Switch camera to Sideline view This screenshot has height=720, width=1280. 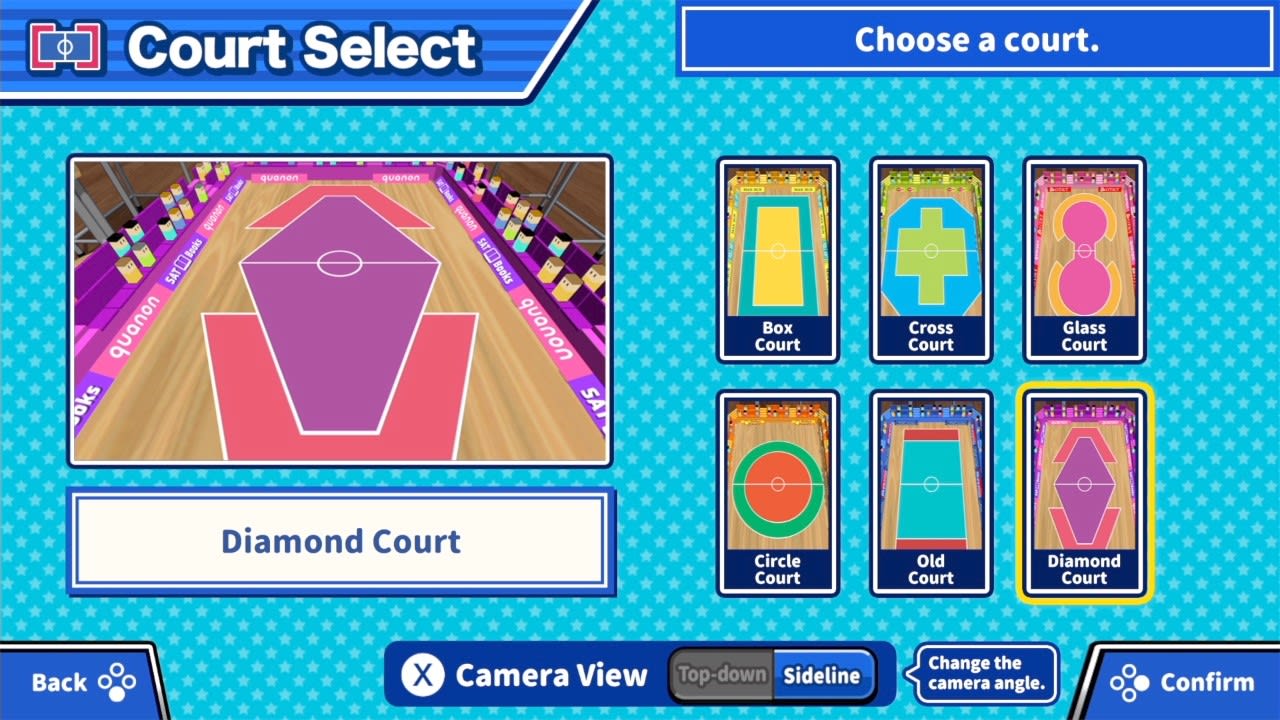(x=826, y=675)
